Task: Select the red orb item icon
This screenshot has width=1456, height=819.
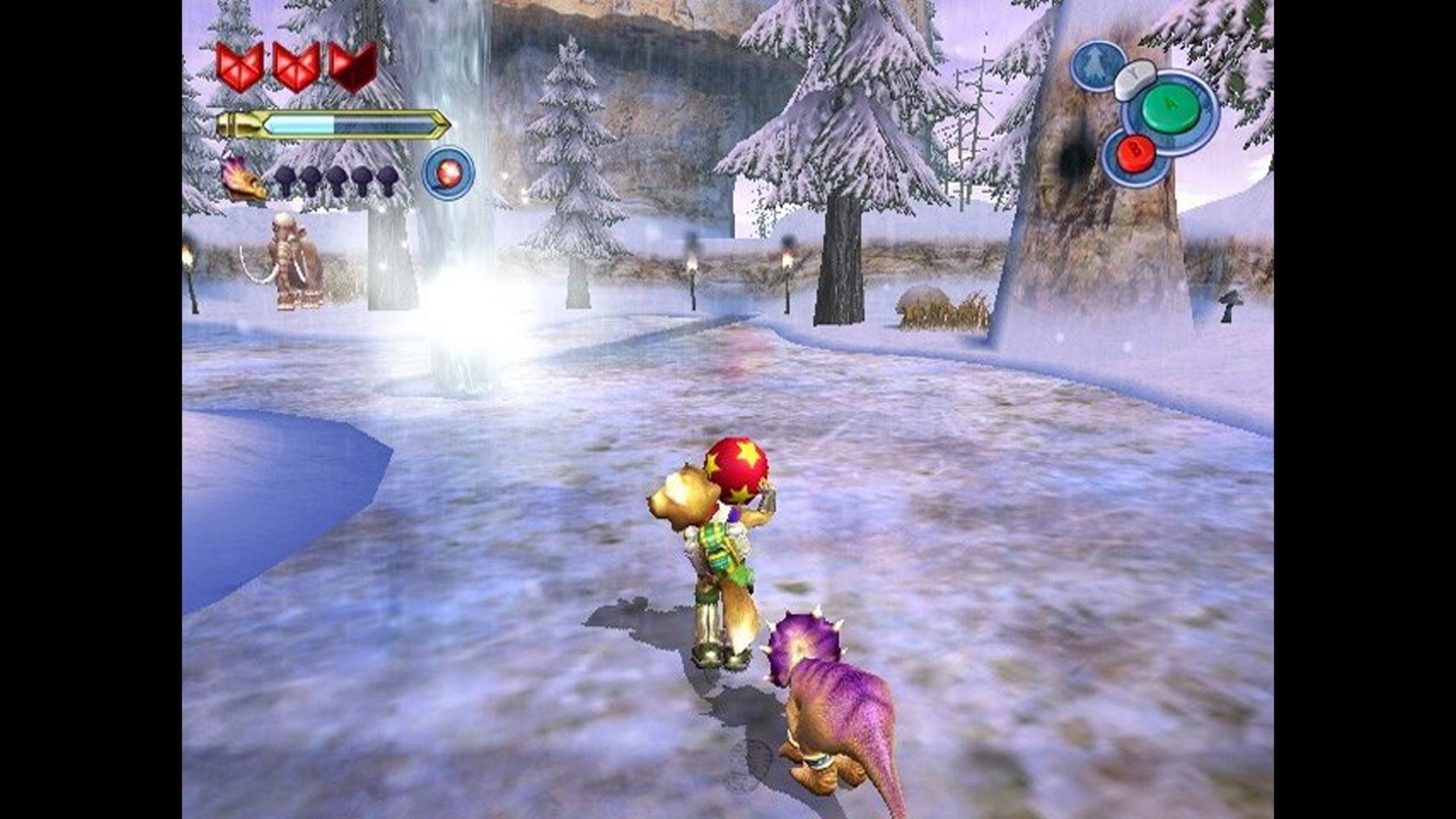Action: coord(448,173)
